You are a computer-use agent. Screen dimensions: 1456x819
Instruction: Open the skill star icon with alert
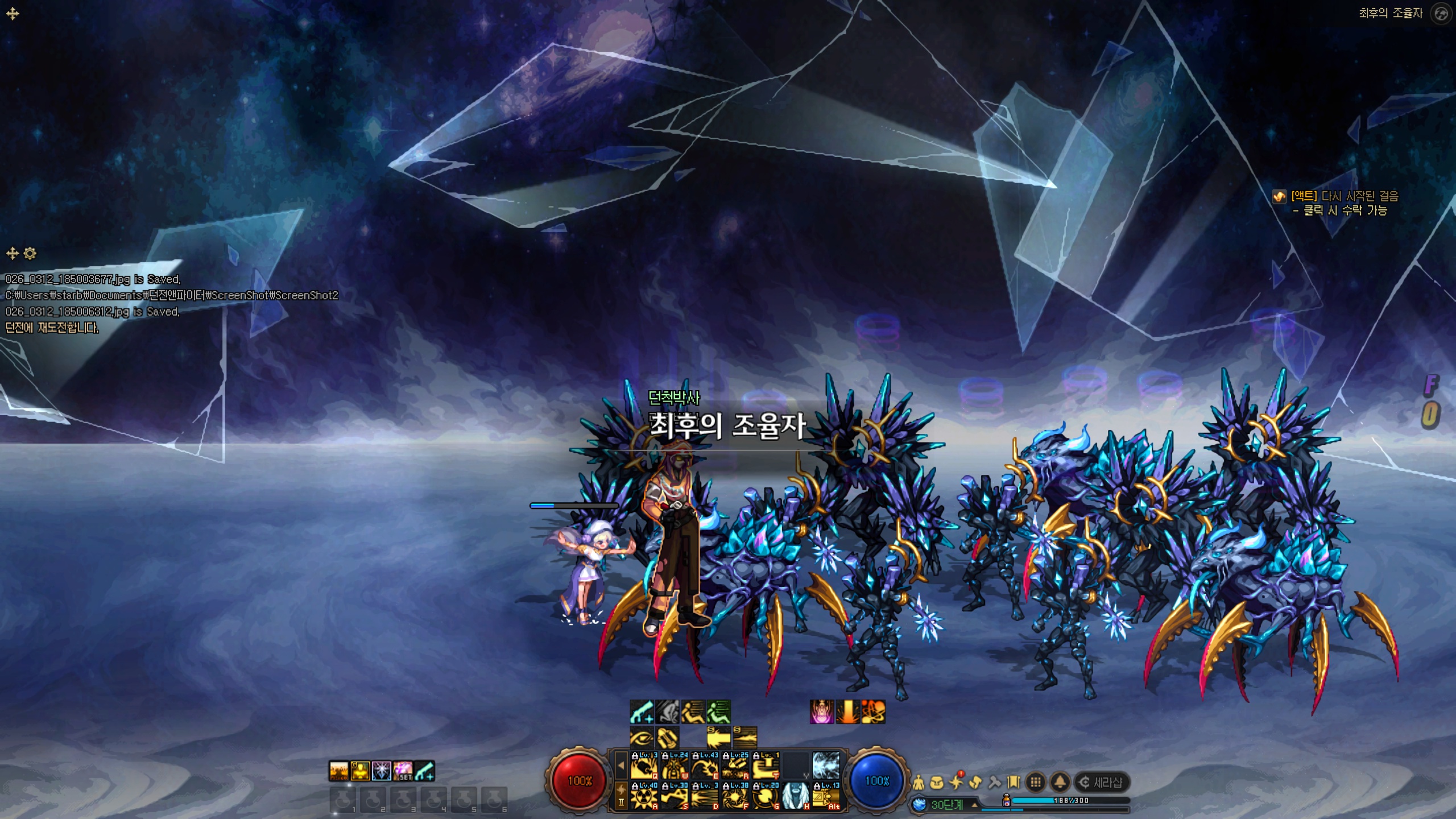pos(956,783)
